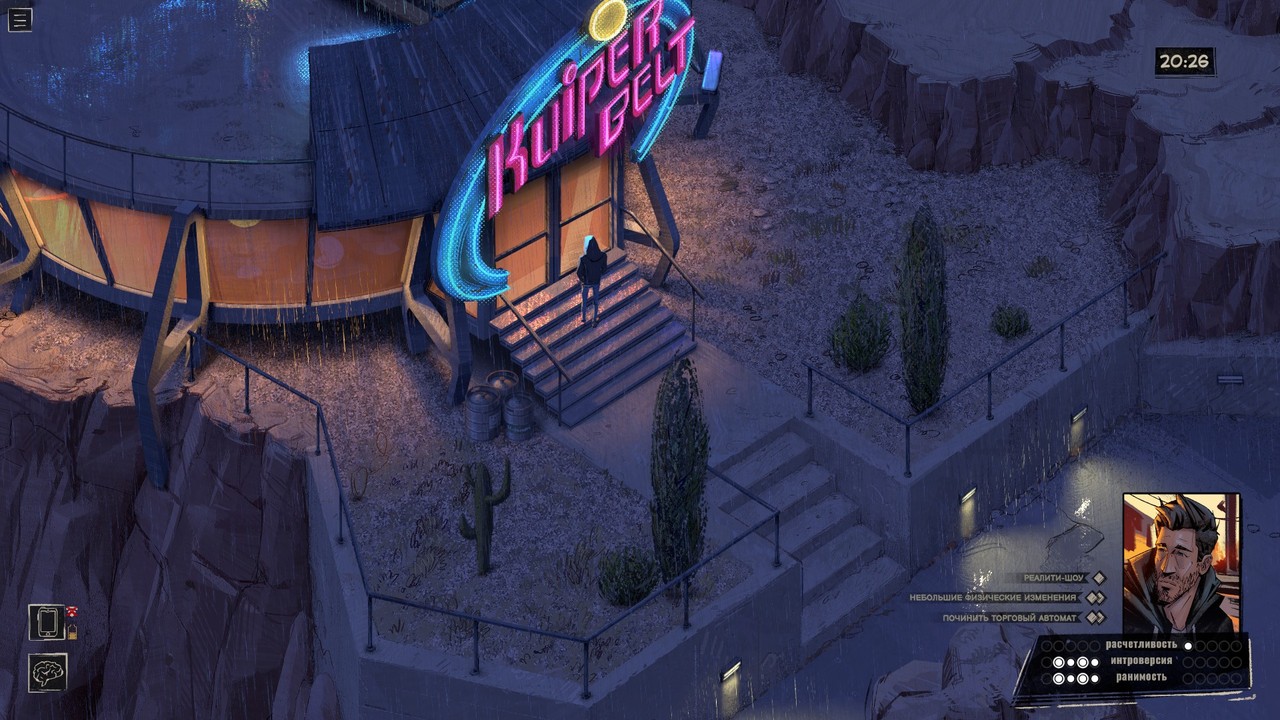Select the second dot on the интроверсия scale
The image size is (1280, 720).
click(1060, 661)
